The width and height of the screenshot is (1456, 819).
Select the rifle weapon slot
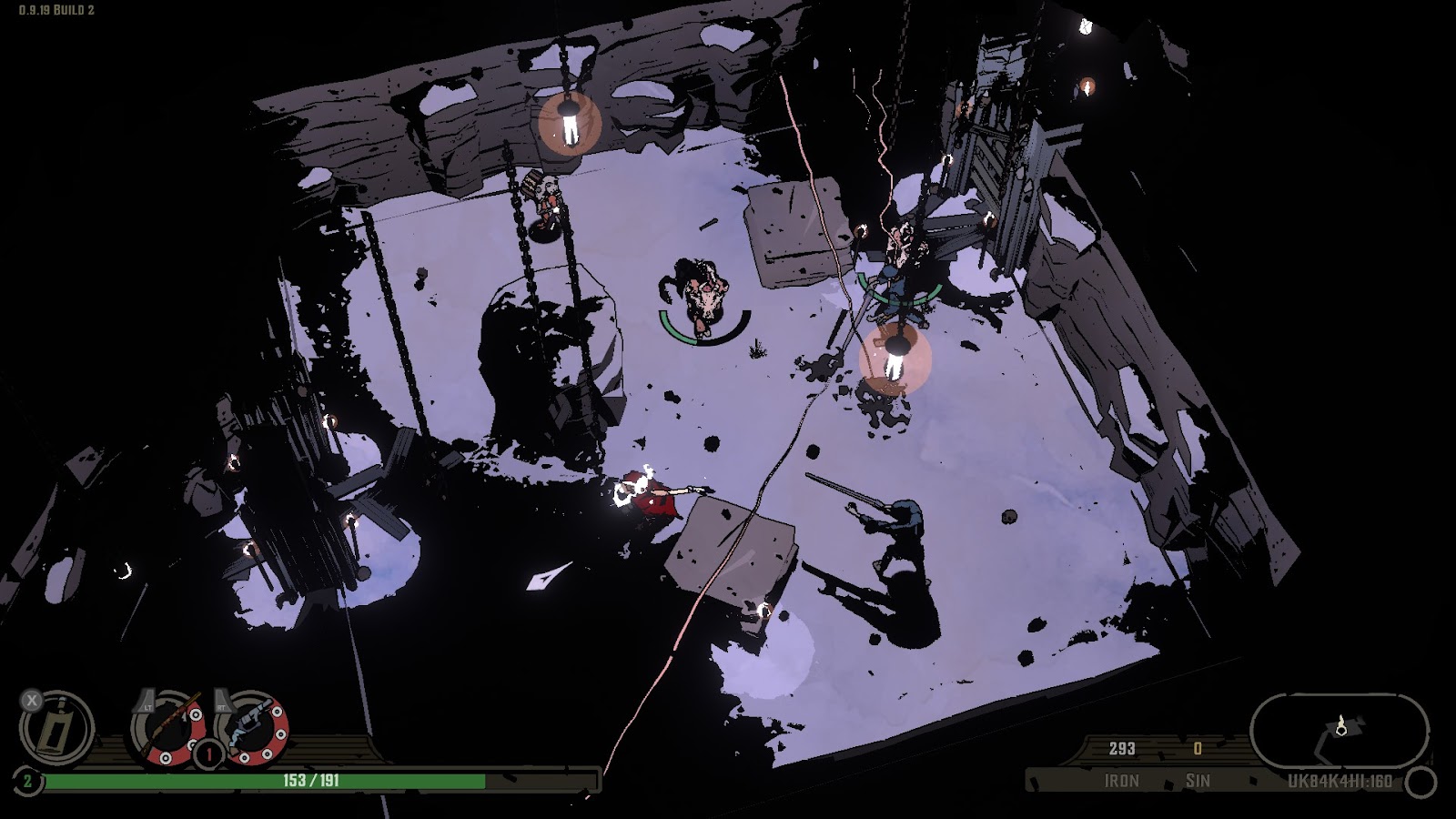pos(168,726)
